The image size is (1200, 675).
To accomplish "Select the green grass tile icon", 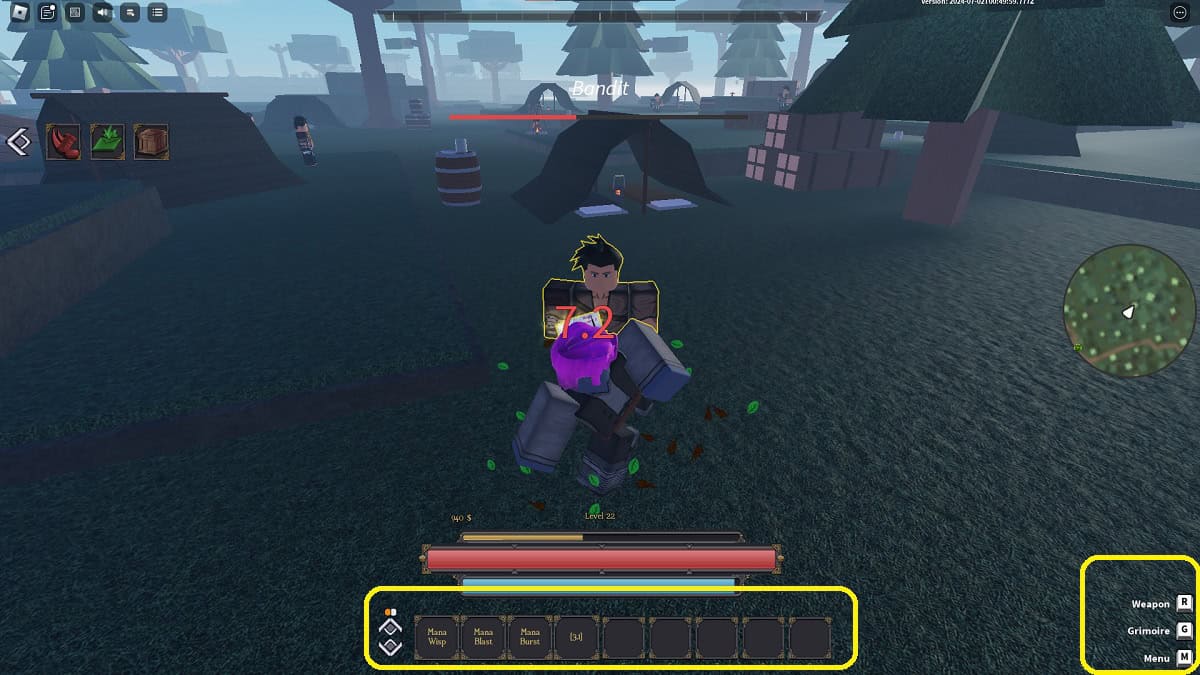I will click(x=107, y=142).
